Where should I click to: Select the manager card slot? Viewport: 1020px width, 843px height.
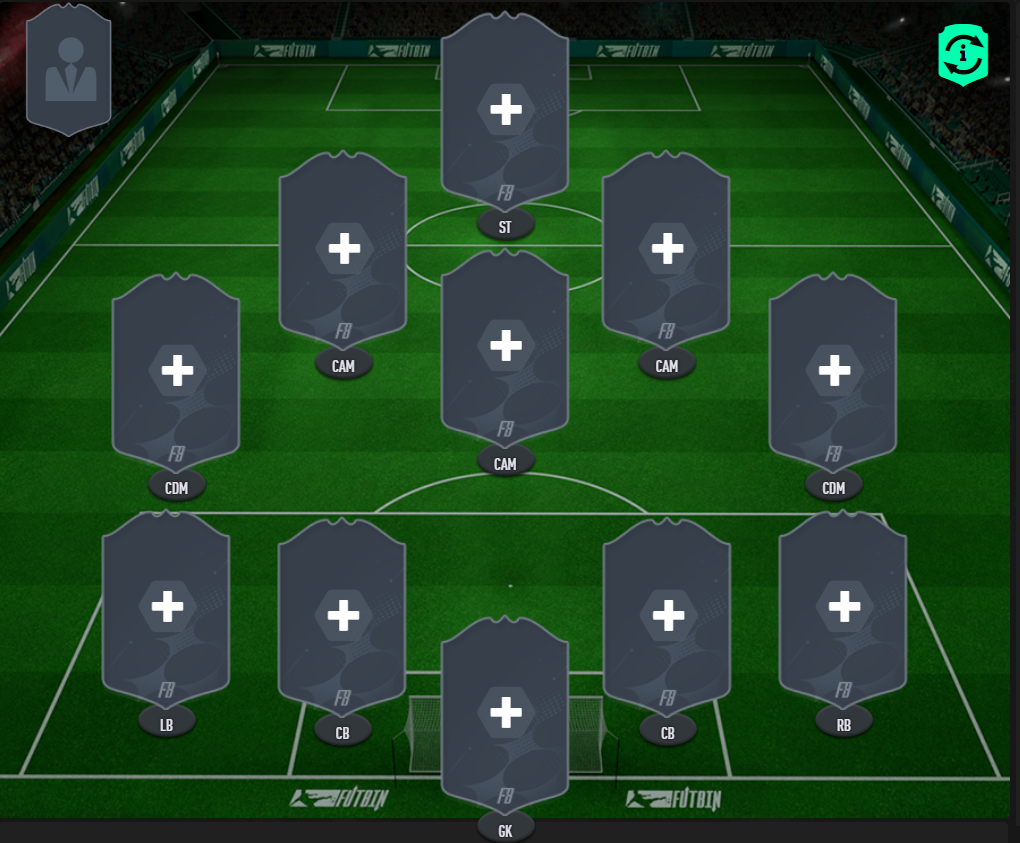click(x=69, y=70)
